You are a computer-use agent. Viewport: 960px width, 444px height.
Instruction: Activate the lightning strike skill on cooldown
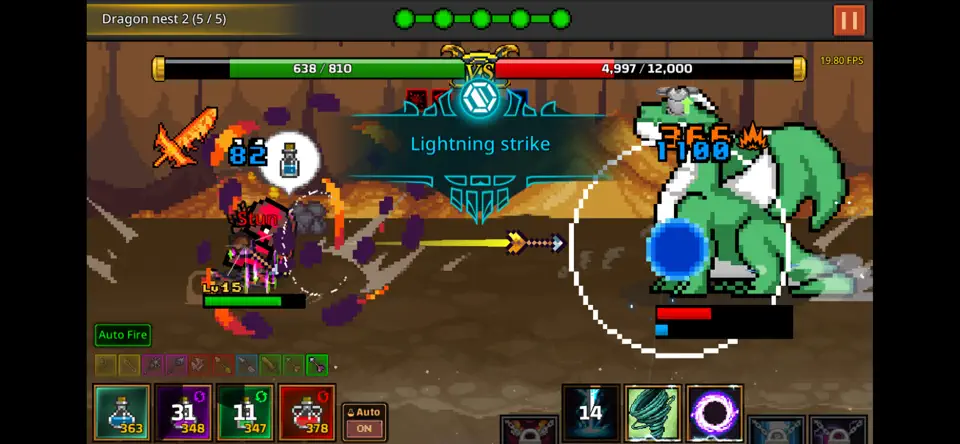click(x=591, y=412)
